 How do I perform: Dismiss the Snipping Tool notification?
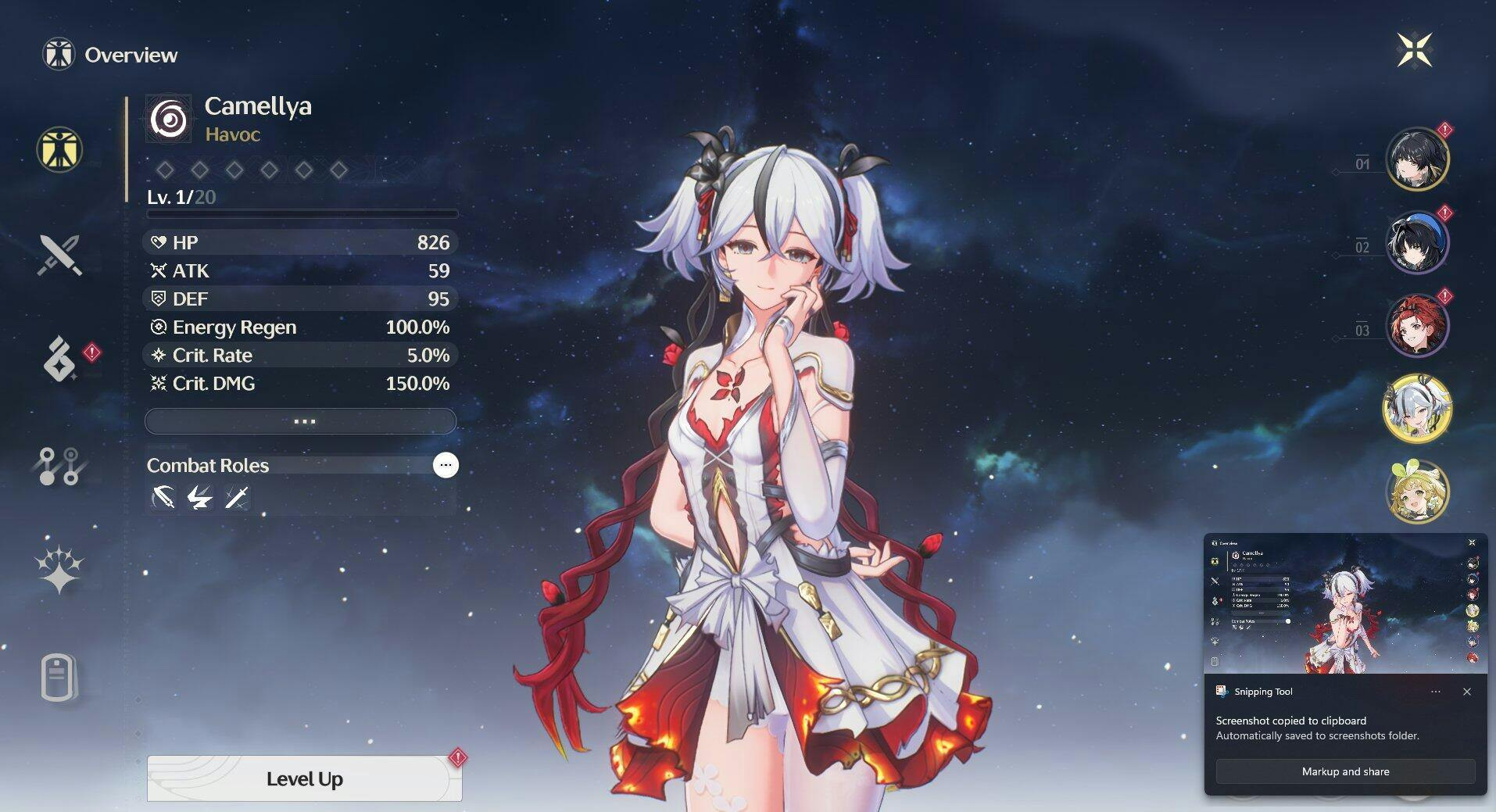tap(1467, 692)
